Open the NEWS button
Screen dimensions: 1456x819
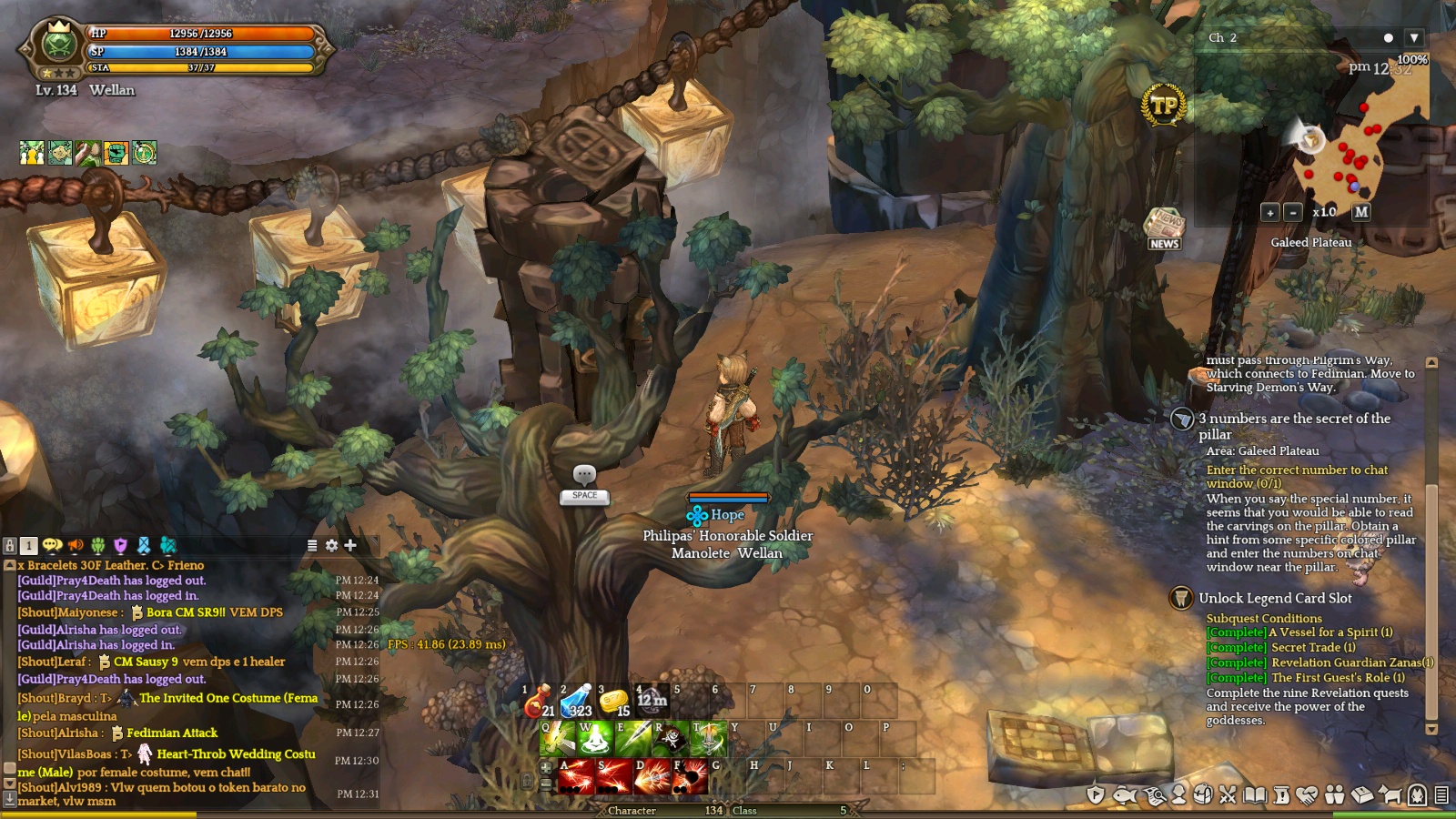click(x=1164, y=229)
